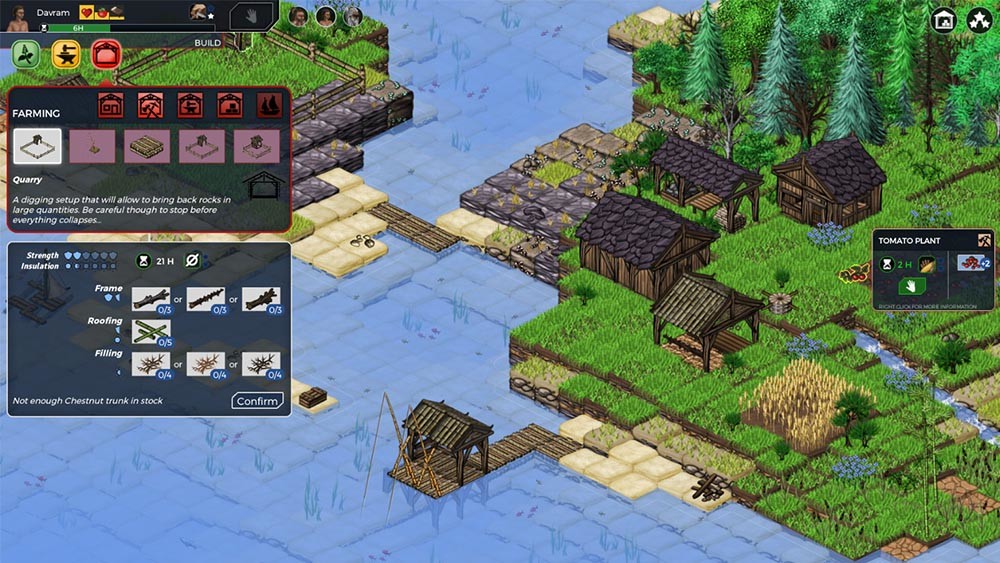Select the sapling sprout building tile
Screen dimensions: 1000x563
(92, 146)
